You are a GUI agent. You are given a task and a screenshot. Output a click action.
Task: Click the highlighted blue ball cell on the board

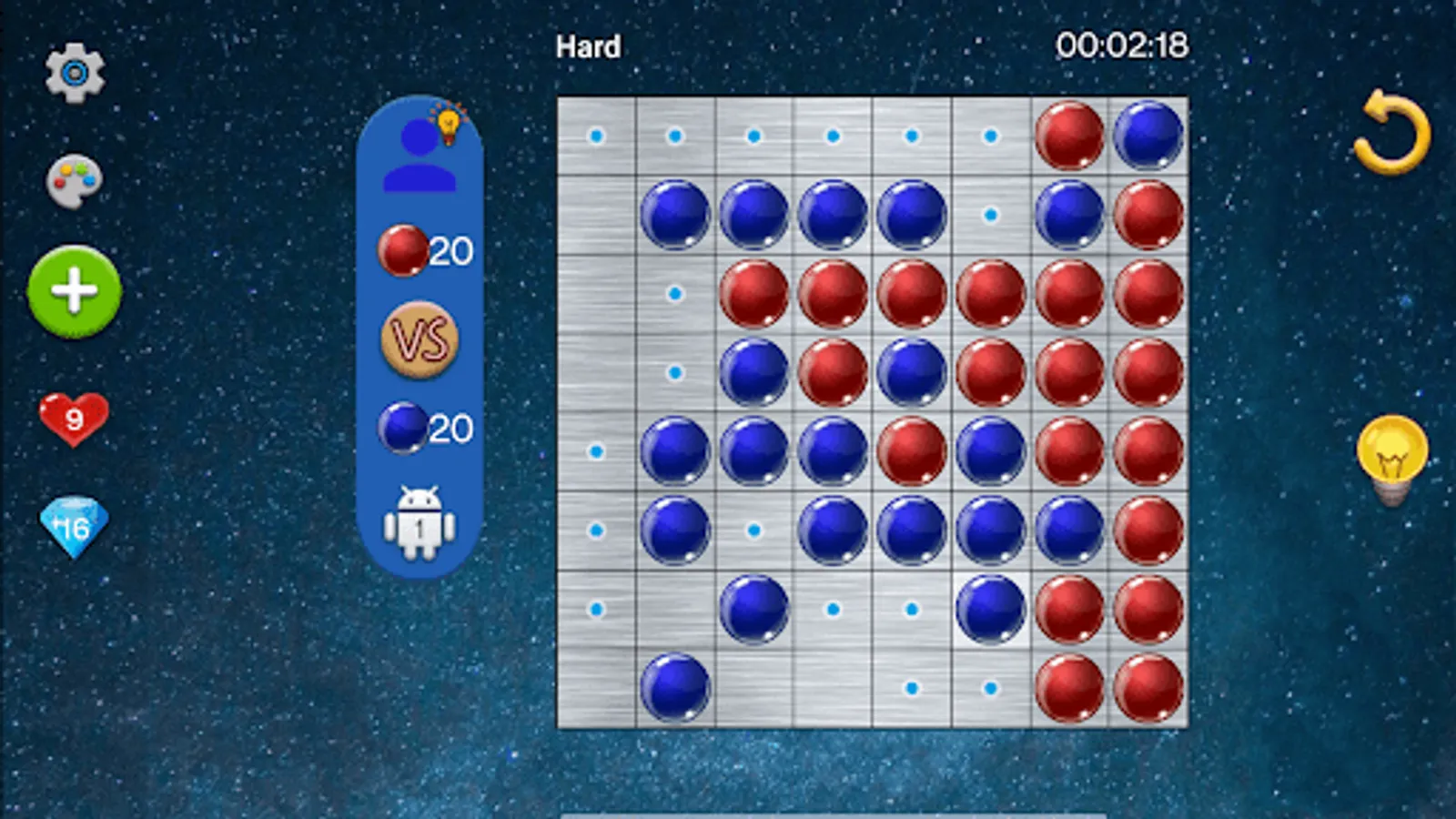pos(991,611)
